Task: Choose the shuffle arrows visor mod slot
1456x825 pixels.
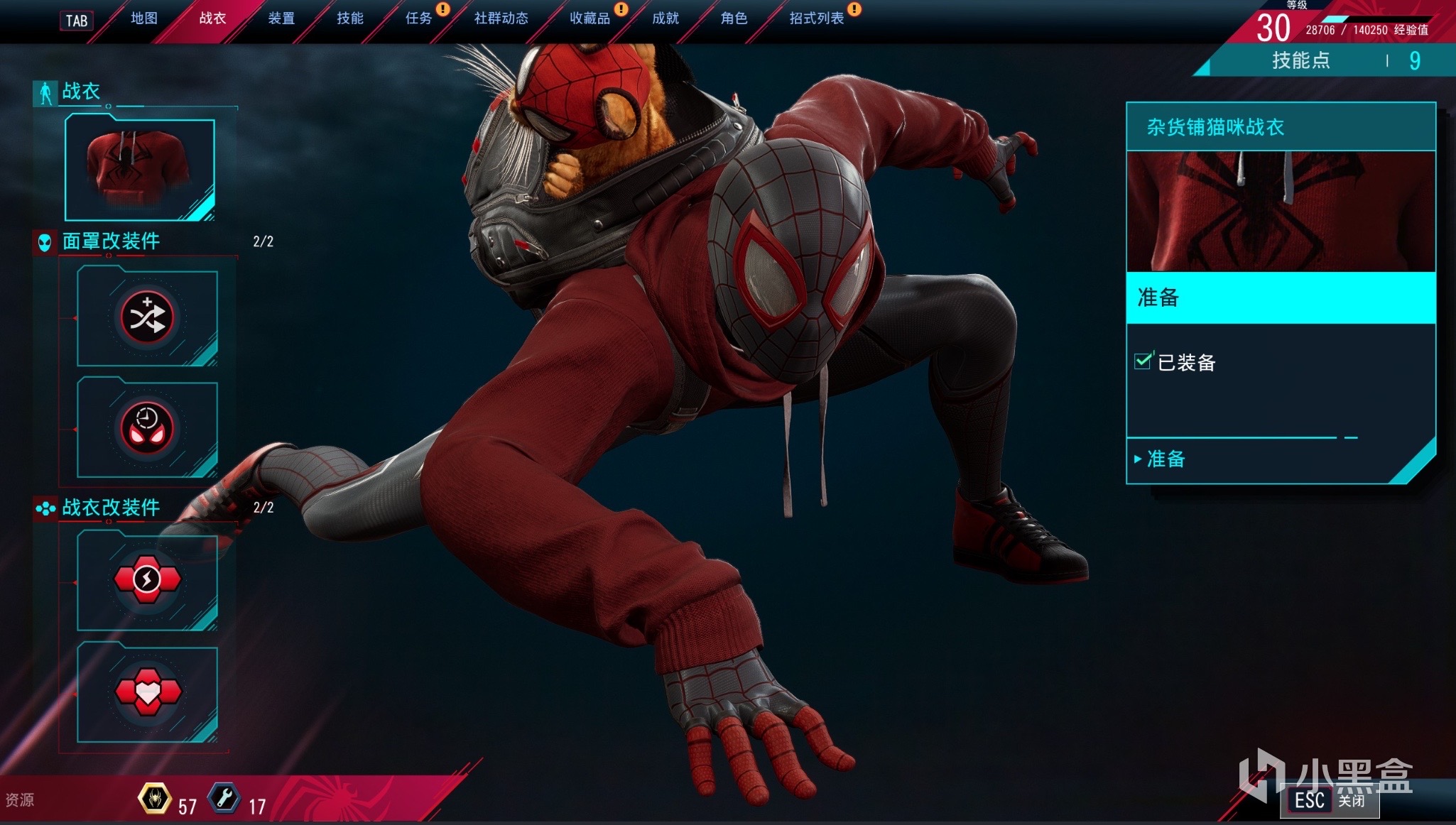Action: tap(147, 317)
